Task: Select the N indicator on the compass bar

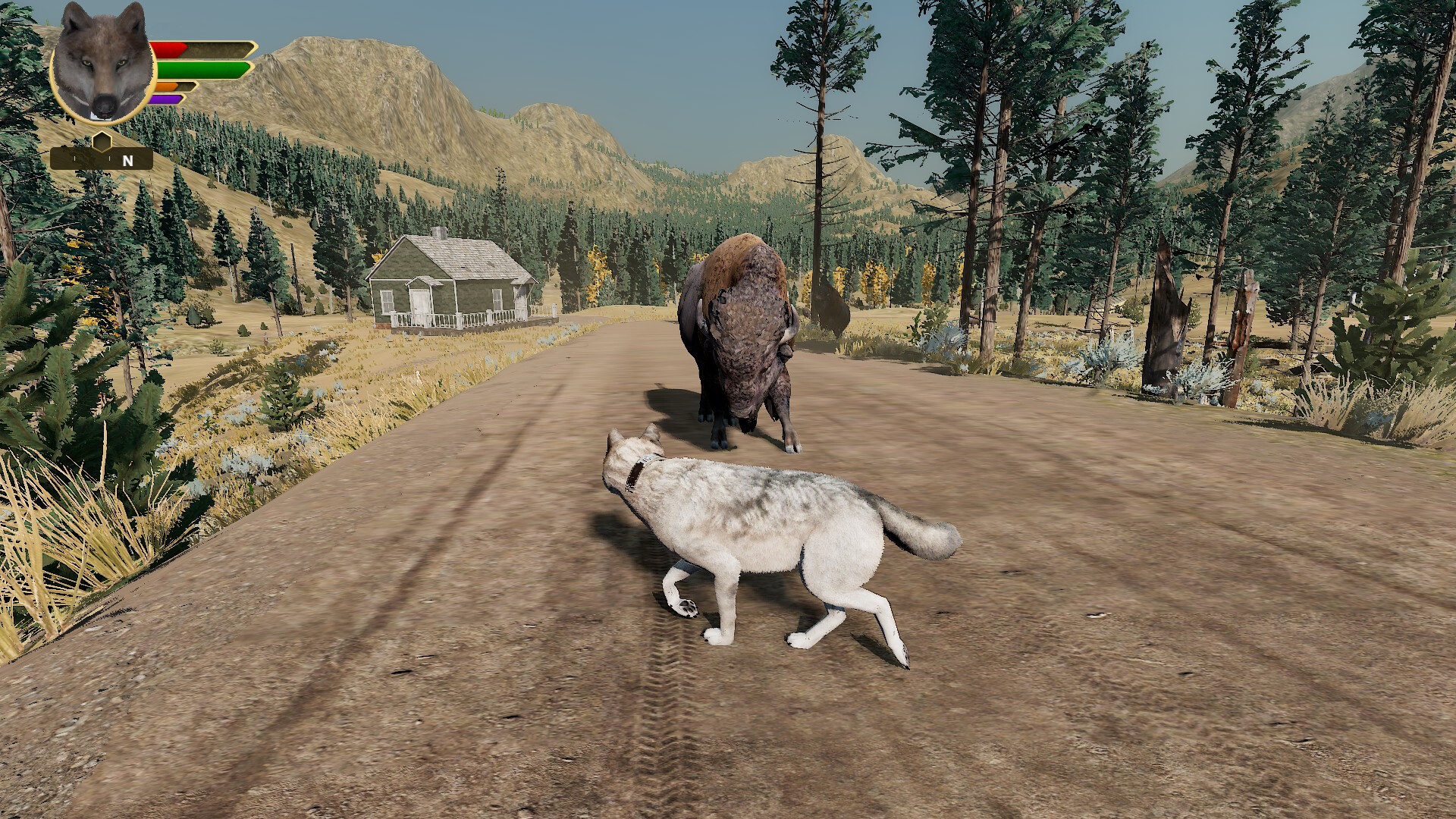Action: click(126, 160)
